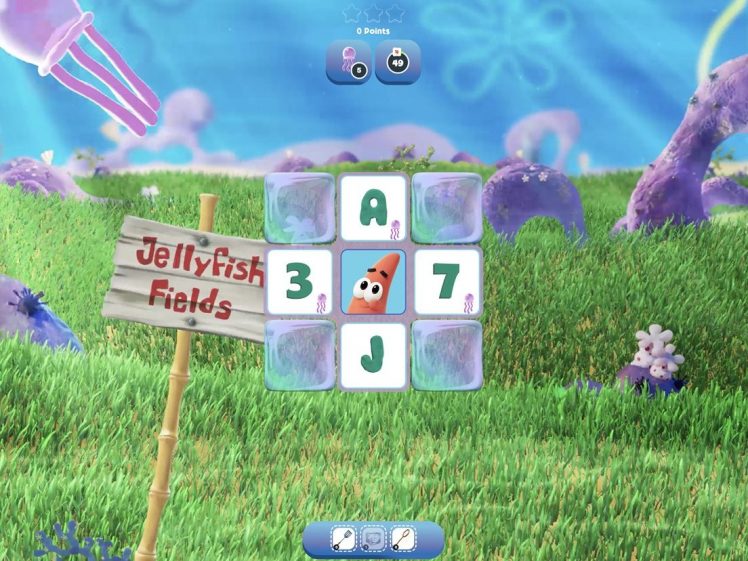Open the jellyfish goal tracker
The width and height of the screenshot is (748, 561).
click(348, 61)
